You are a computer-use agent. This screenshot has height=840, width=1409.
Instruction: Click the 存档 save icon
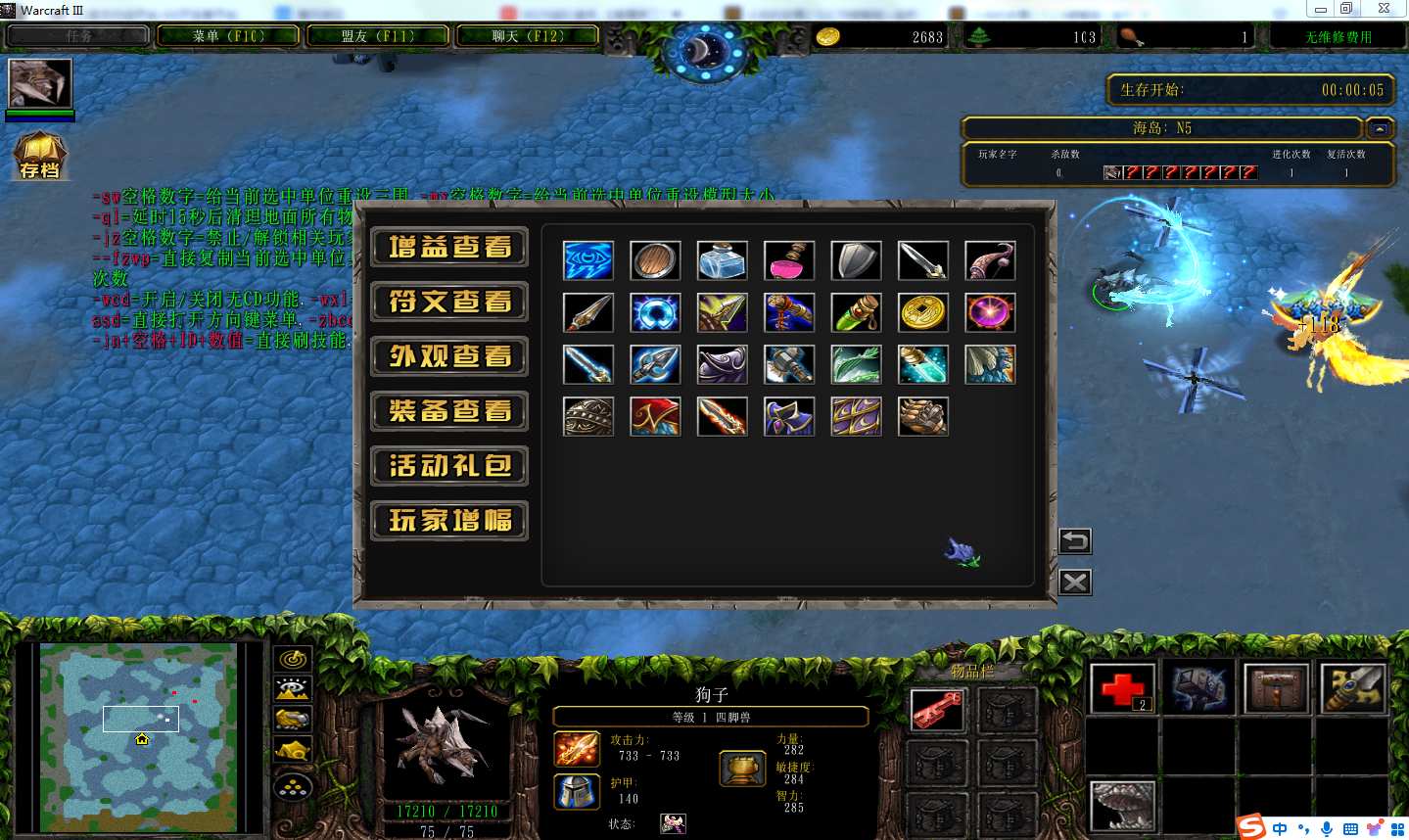39,157
